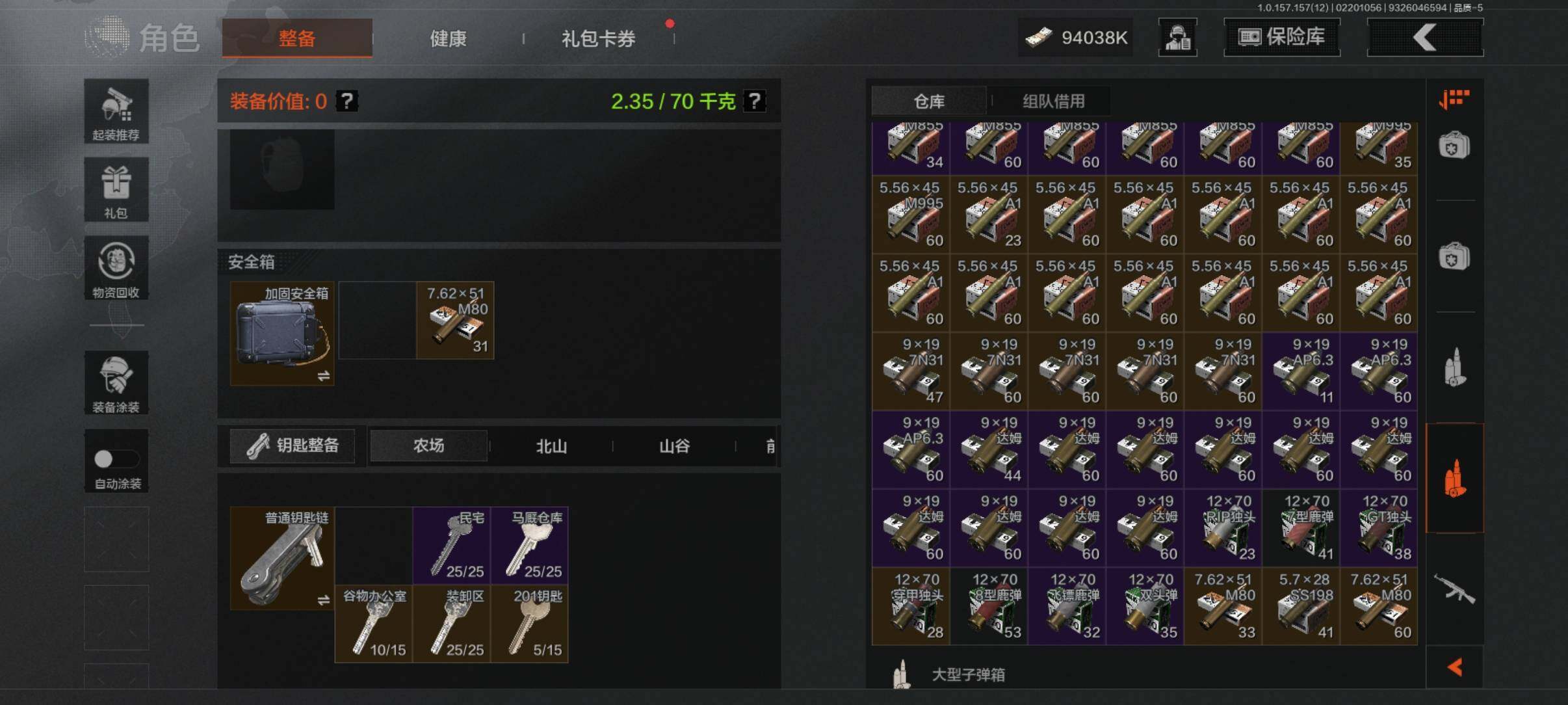Switch to the 健康 tab
This screenshot has width=1568, height=705.
[448, 38]
